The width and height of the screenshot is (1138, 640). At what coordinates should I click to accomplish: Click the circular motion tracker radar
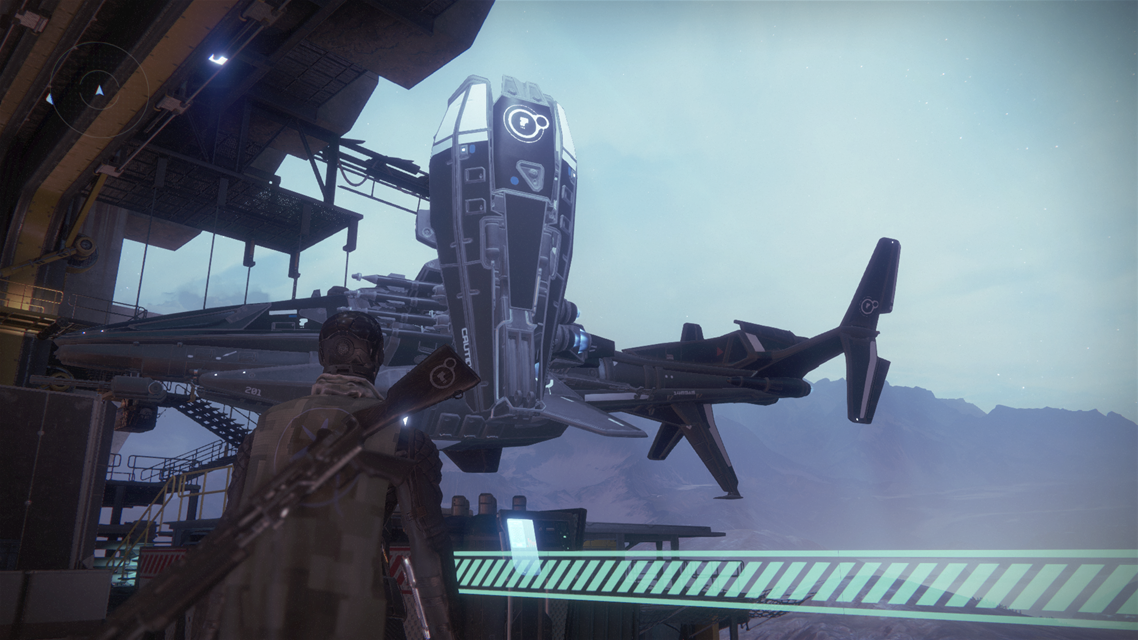tap(98, 89)
